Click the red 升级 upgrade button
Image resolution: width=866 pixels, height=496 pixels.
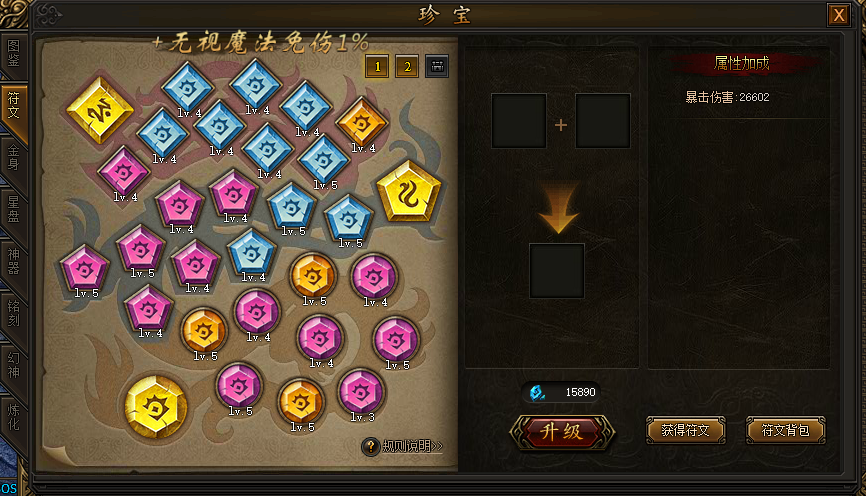point(562,431)
